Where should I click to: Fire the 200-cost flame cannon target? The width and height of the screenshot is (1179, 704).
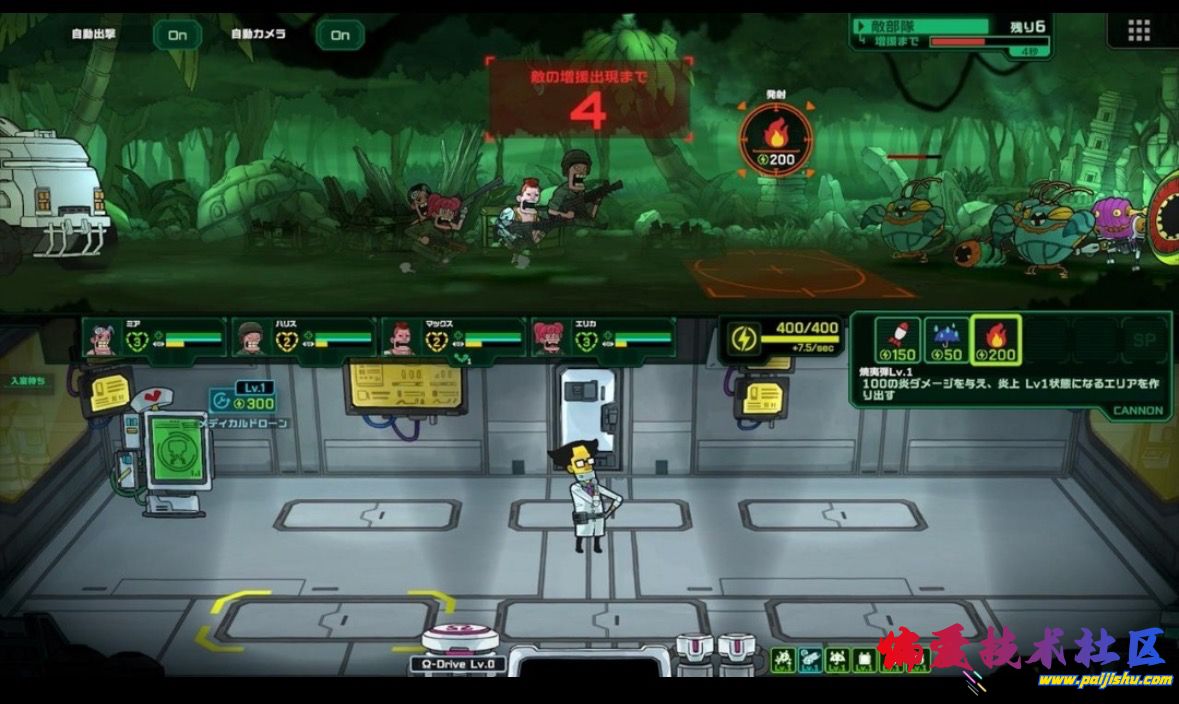(x=776, y=138)
